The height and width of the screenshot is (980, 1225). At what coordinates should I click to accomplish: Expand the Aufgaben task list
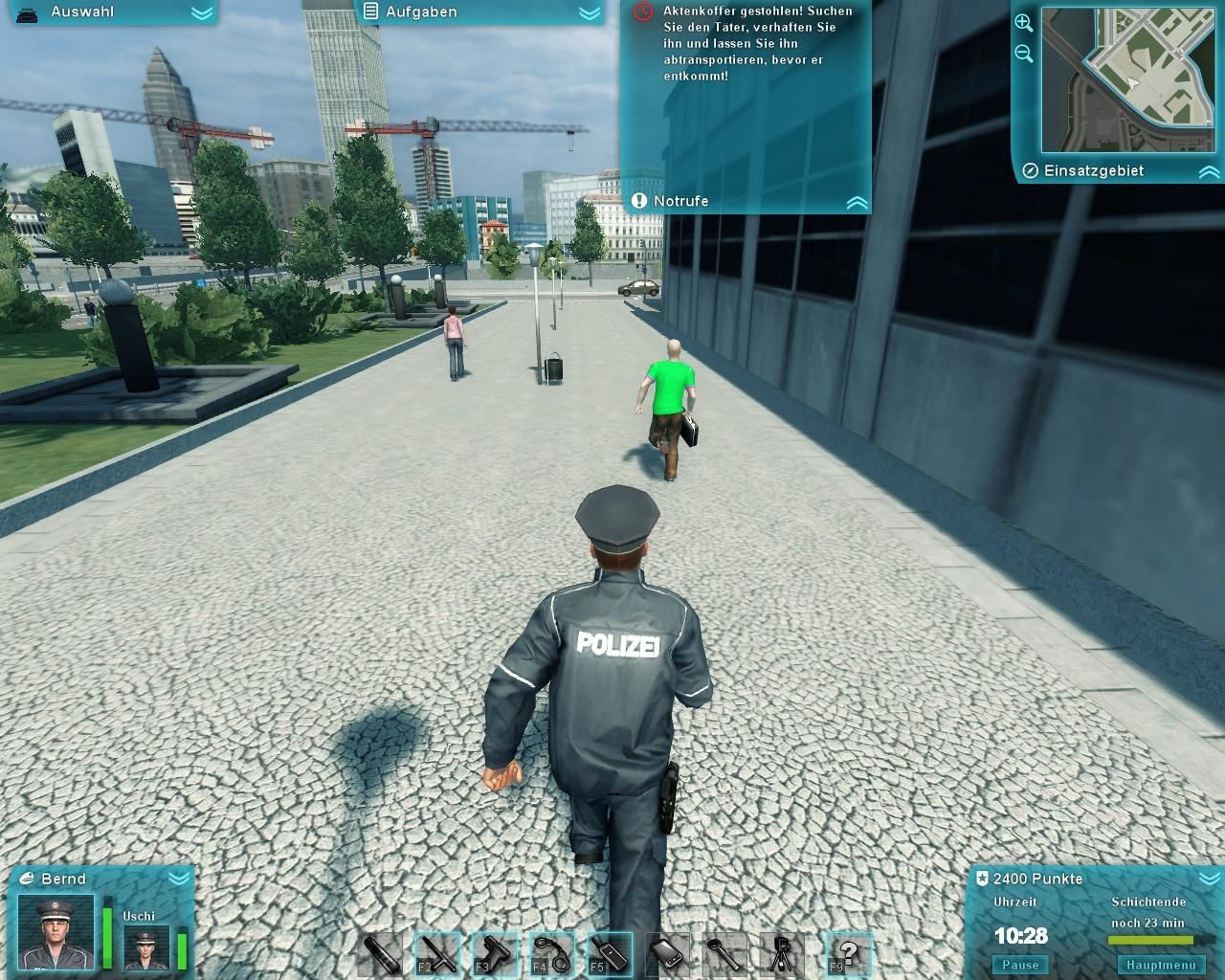(590, 12)
